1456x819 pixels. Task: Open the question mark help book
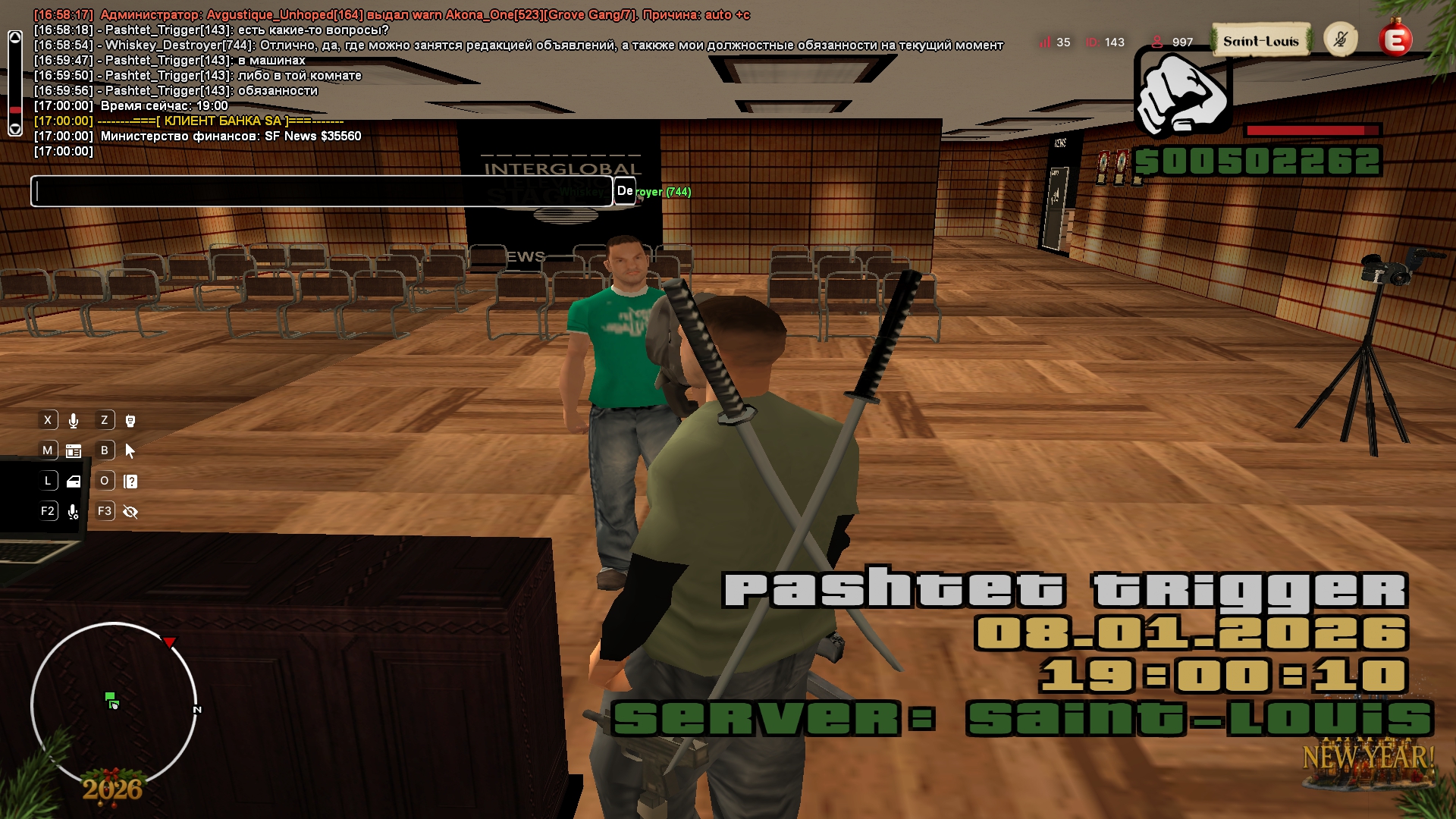130,482
